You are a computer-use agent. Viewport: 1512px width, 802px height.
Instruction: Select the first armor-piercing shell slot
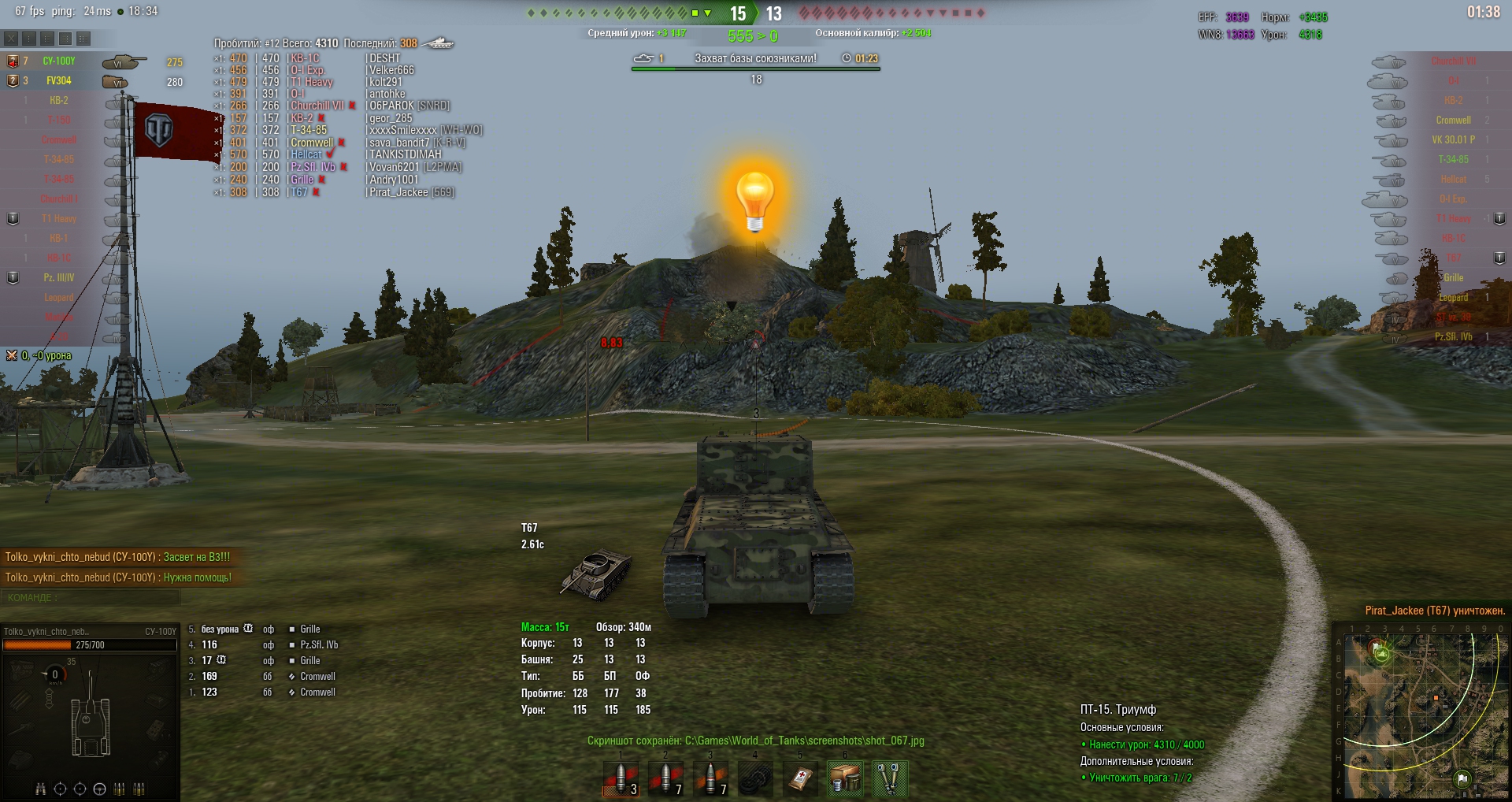pyautogui.click(x=621, y=778)
